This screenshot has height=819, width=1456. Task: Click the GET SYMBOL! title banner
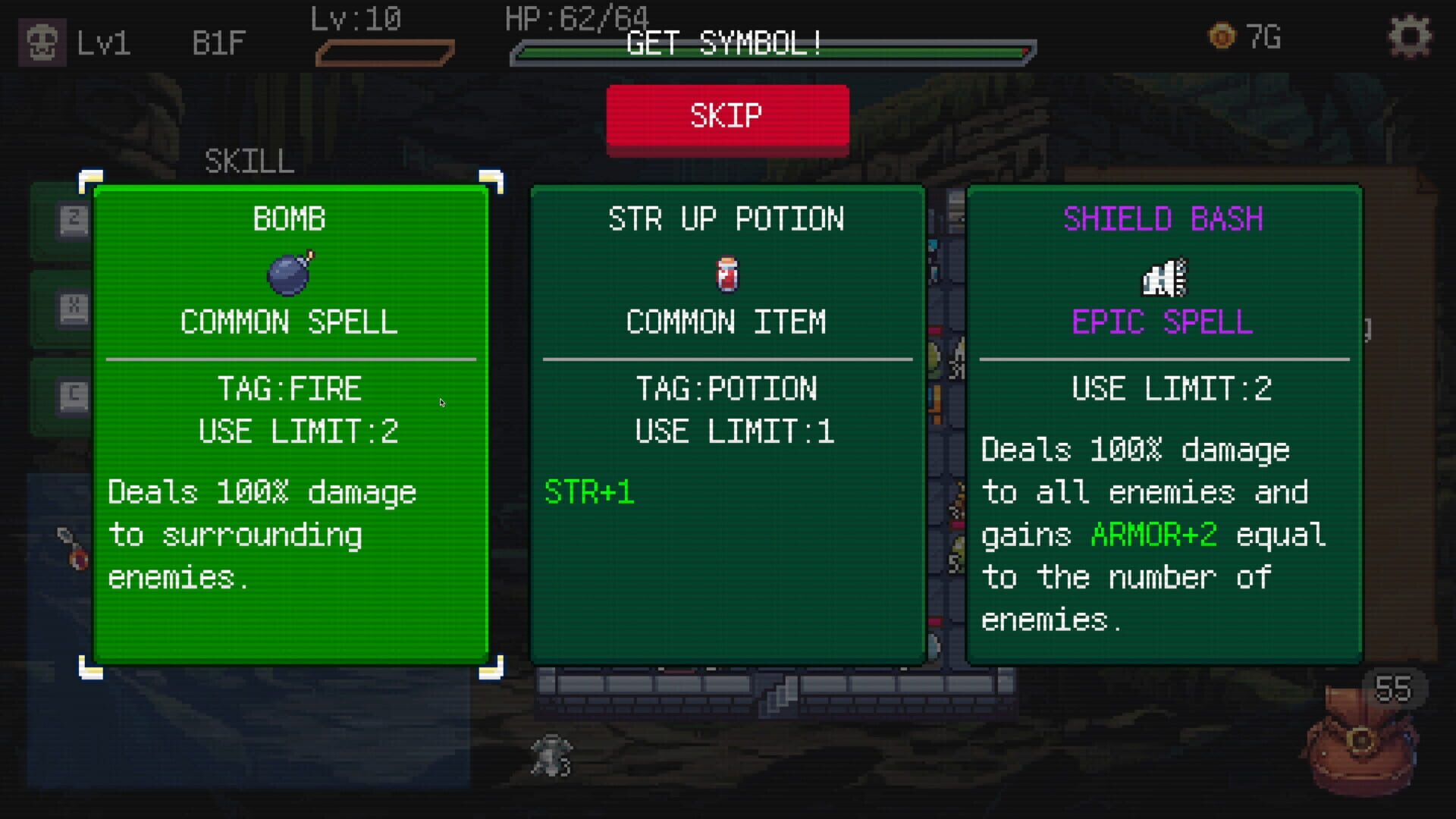[723, 43]
